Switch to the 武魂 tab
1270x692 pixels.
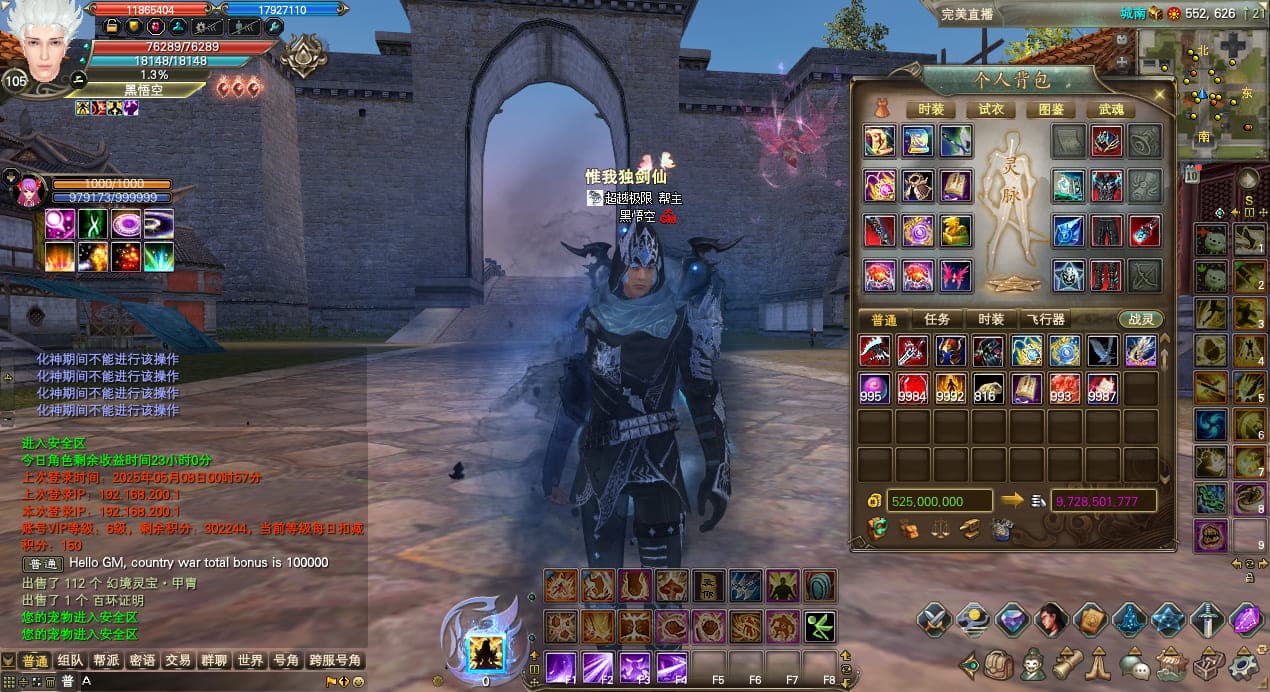pyautogui.click(x=1111, y=109)
